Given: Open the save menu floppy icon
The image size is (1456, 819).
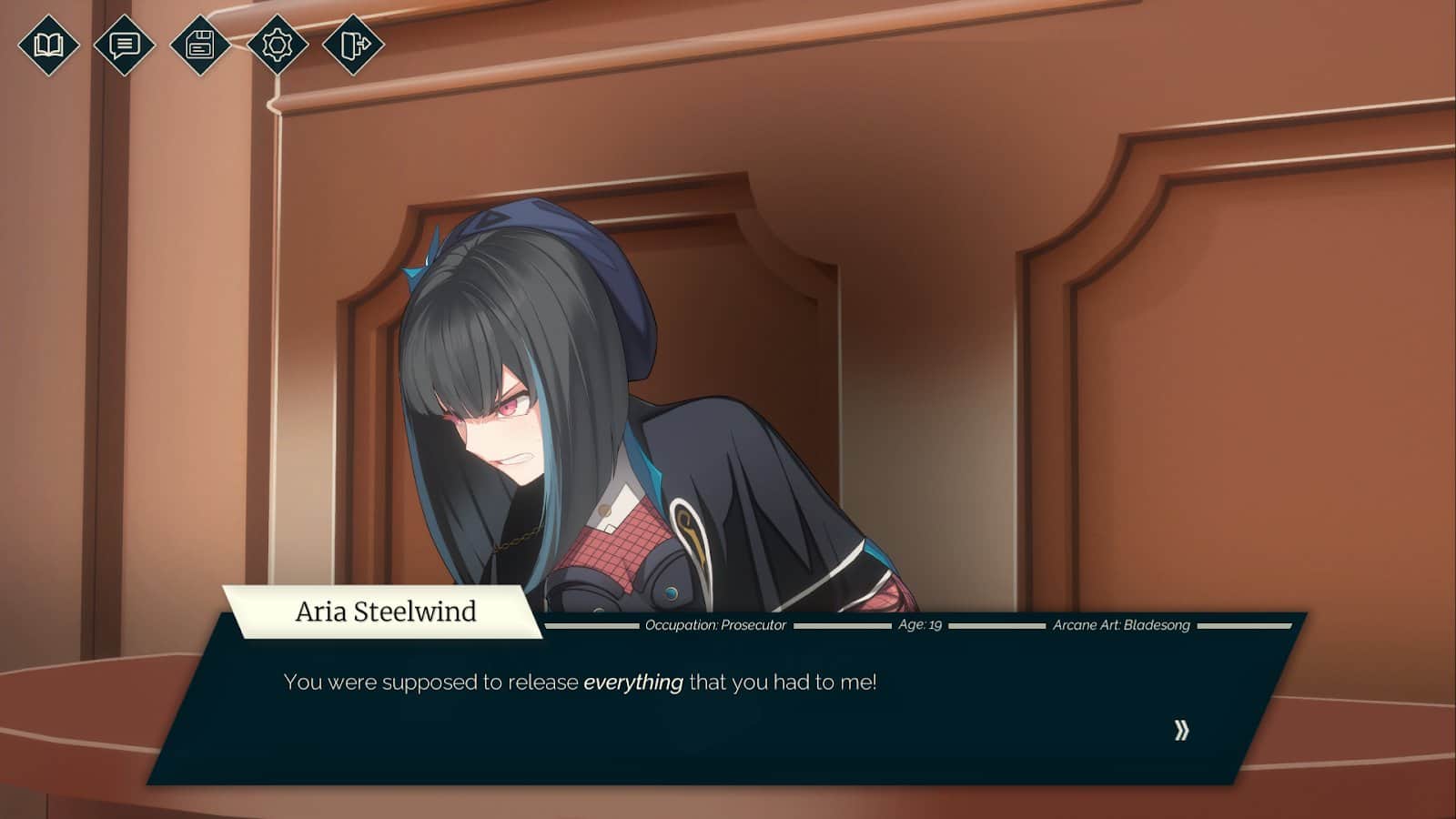Looking at the screenshot, I should [200, 44].
